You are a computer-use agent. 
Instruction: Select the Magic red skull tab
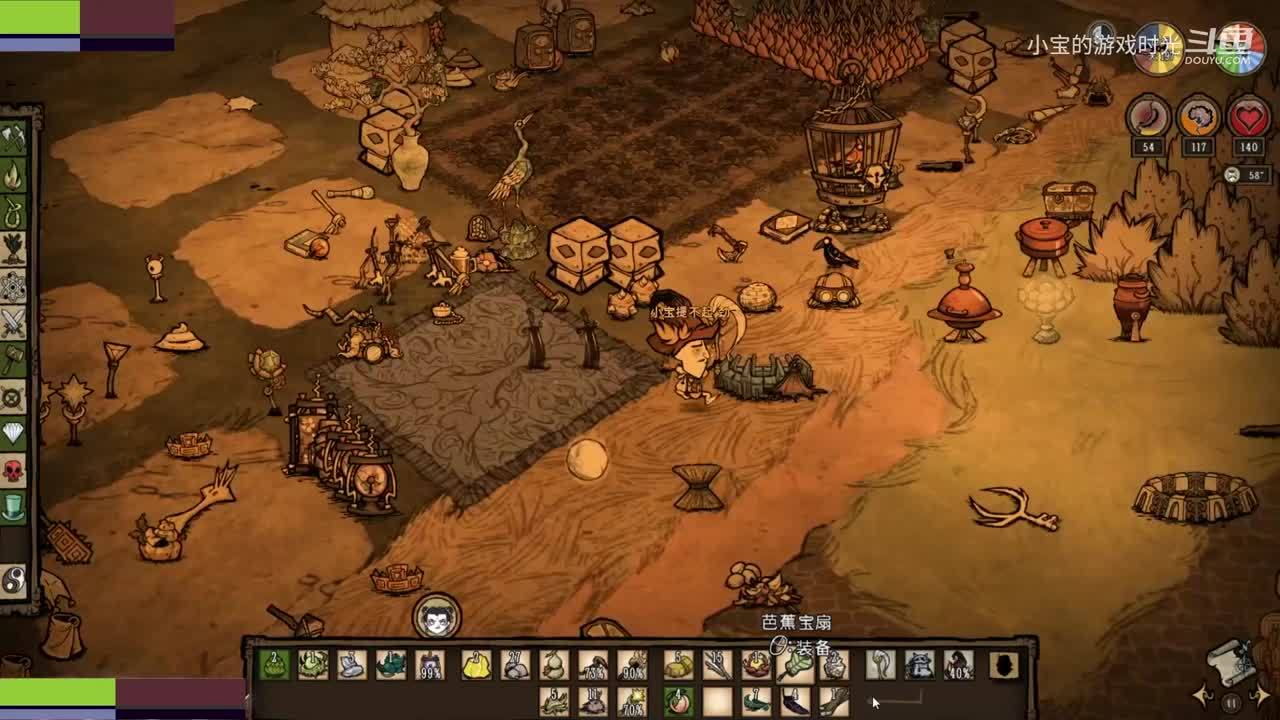(13, 470)
